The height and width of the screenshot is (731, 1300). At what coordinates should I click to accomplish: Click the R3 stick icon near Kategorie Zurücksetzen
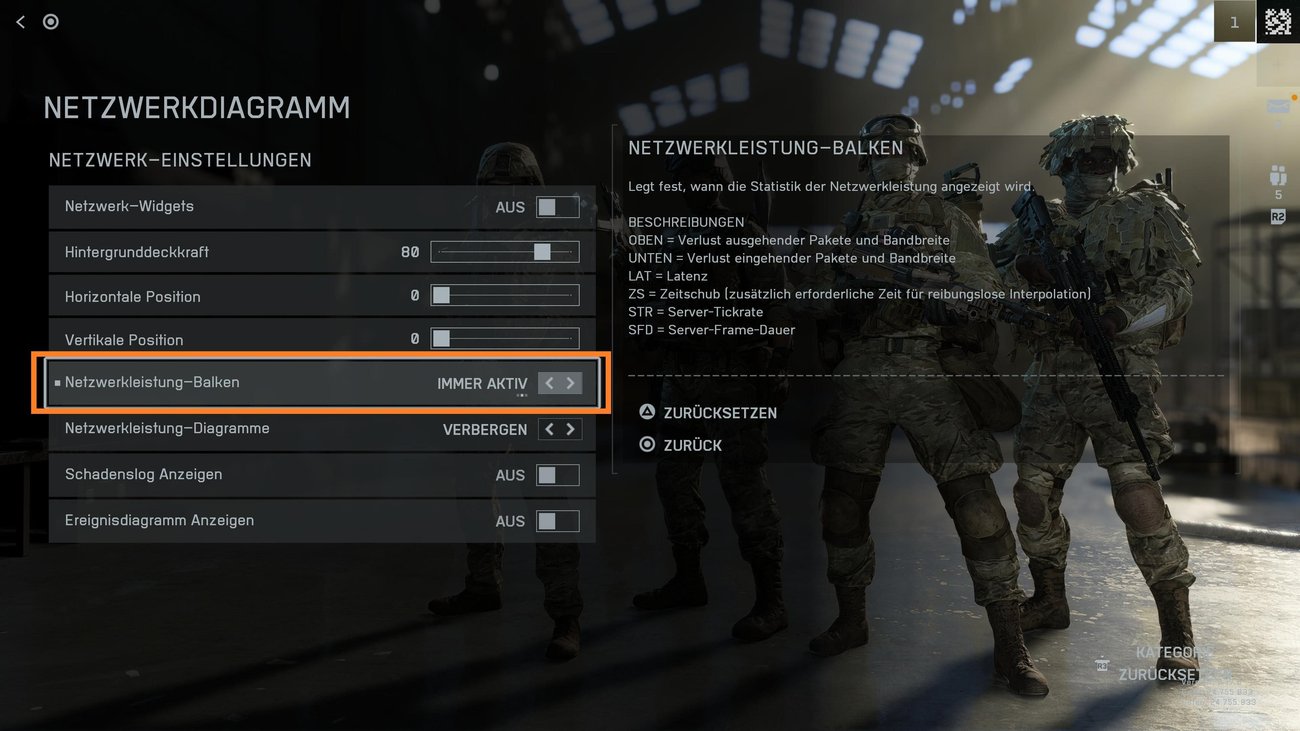[x=1103, y=665]
